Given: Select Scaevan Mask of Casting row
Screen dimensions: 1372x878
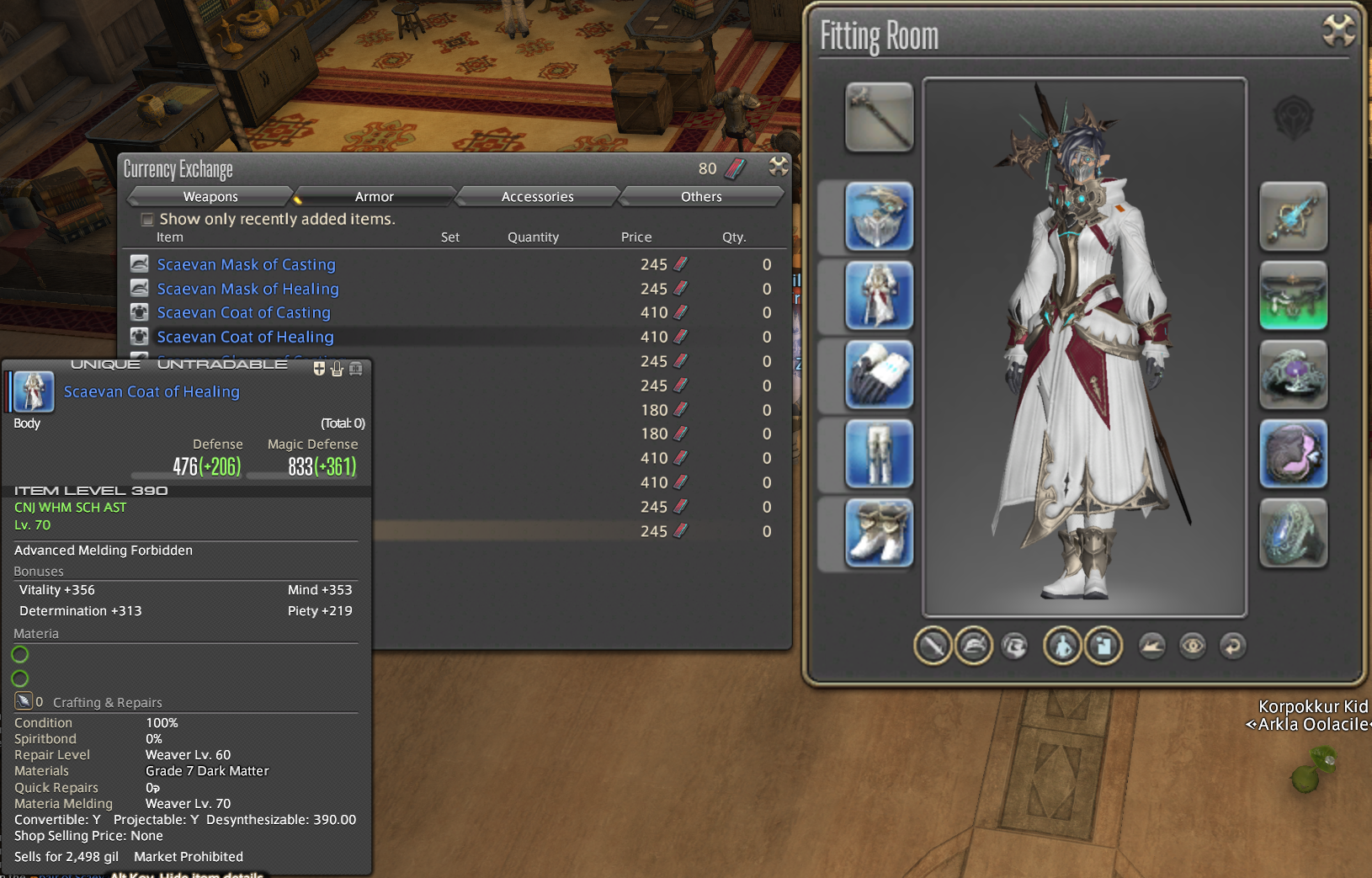Looking at the screenshot, I should 246,264.
